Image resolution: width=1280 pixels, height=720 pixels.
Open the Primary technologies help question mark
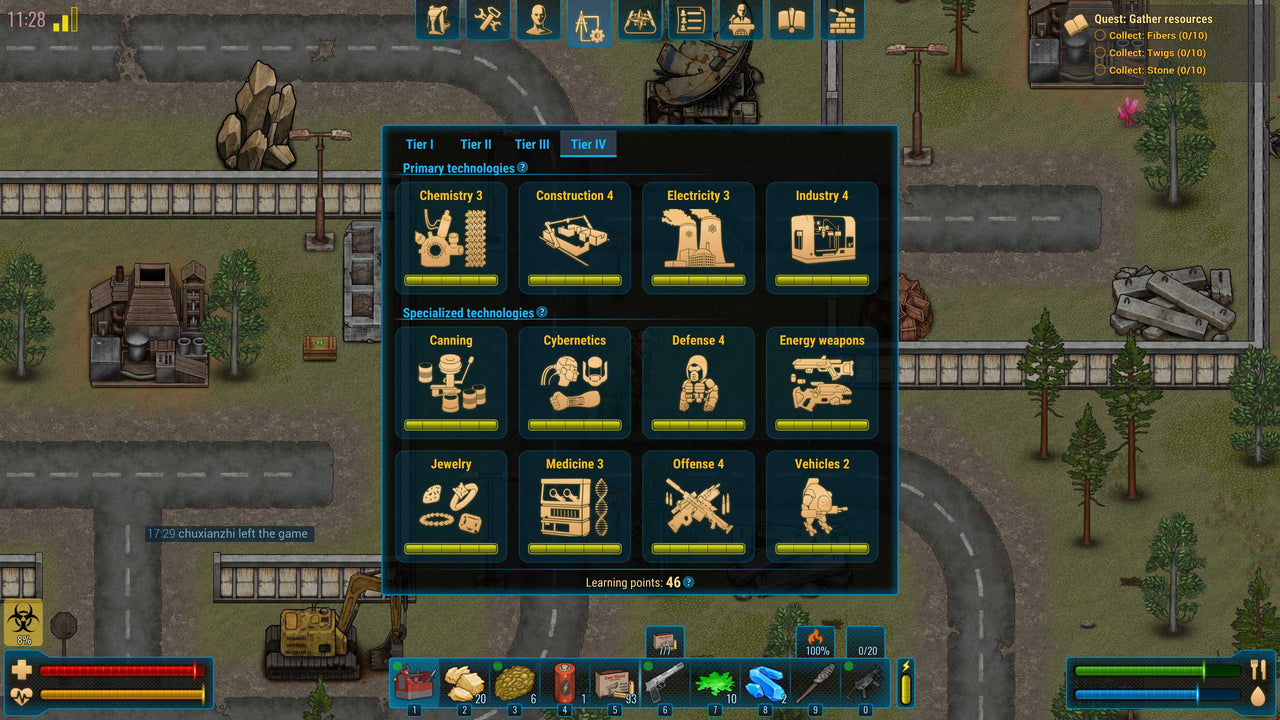[523, 168]
